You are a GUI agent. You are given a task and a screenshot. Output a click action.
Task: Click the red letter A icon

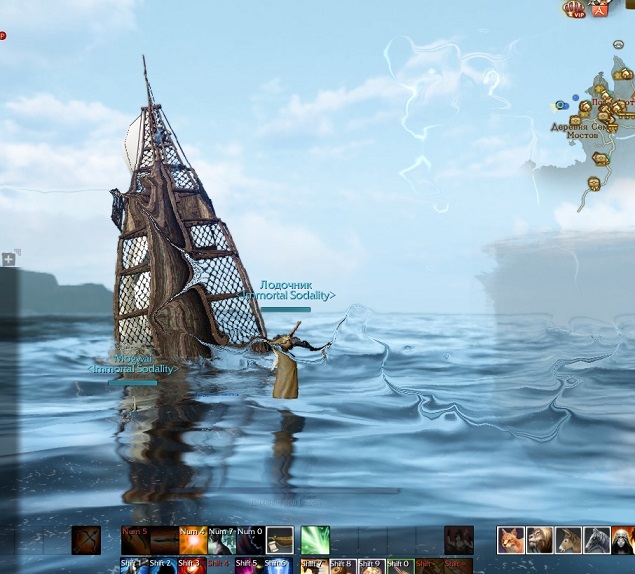[600, 10]
